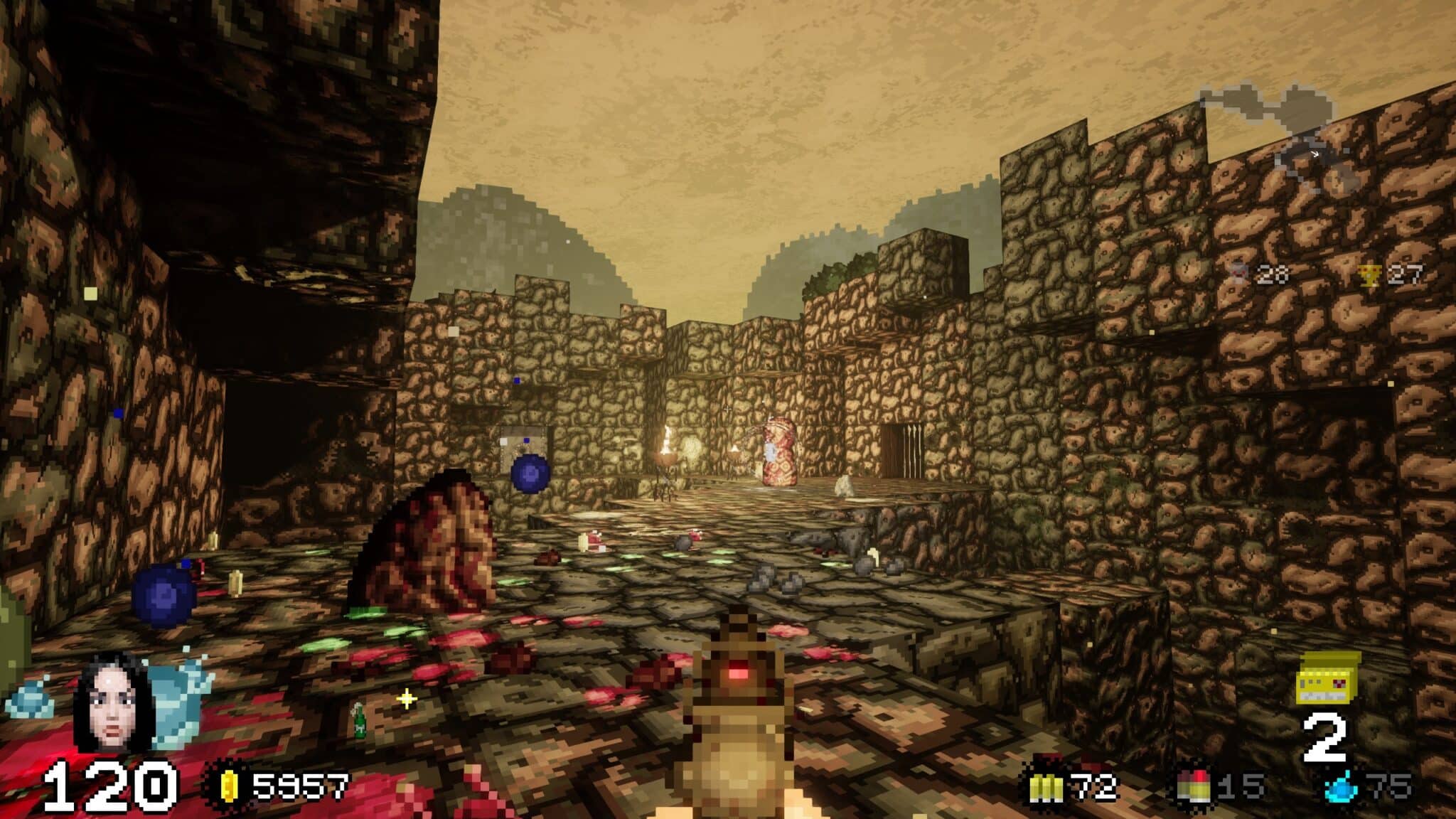Viewport: 1456px width, 819px height.
Task: Click the yellow box inventory item
Action: tap(1328, 678)
